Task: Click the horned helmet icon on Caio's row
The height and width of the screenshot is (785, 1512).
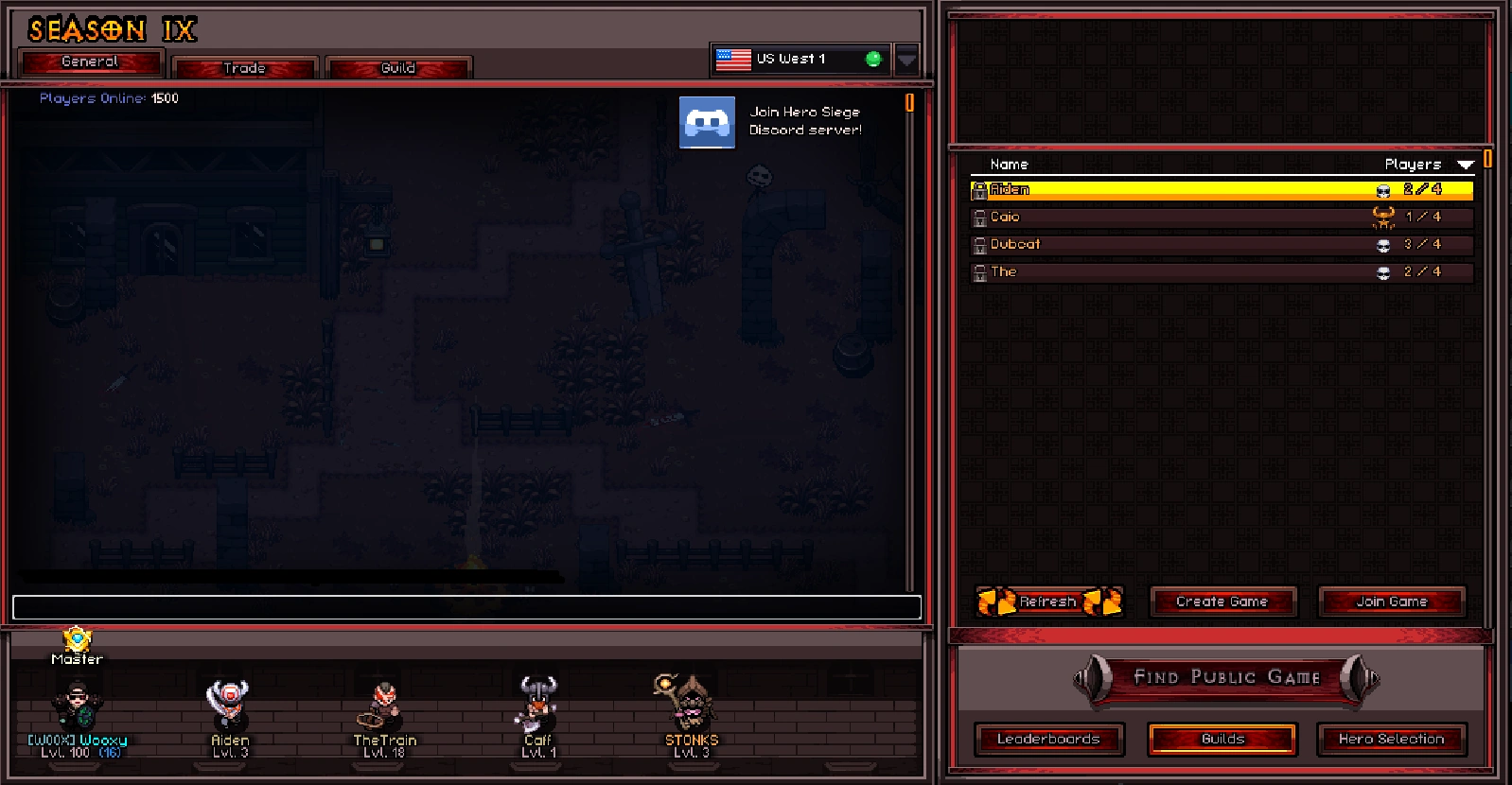Action: pyautogui.click(x=1382, y=217)
